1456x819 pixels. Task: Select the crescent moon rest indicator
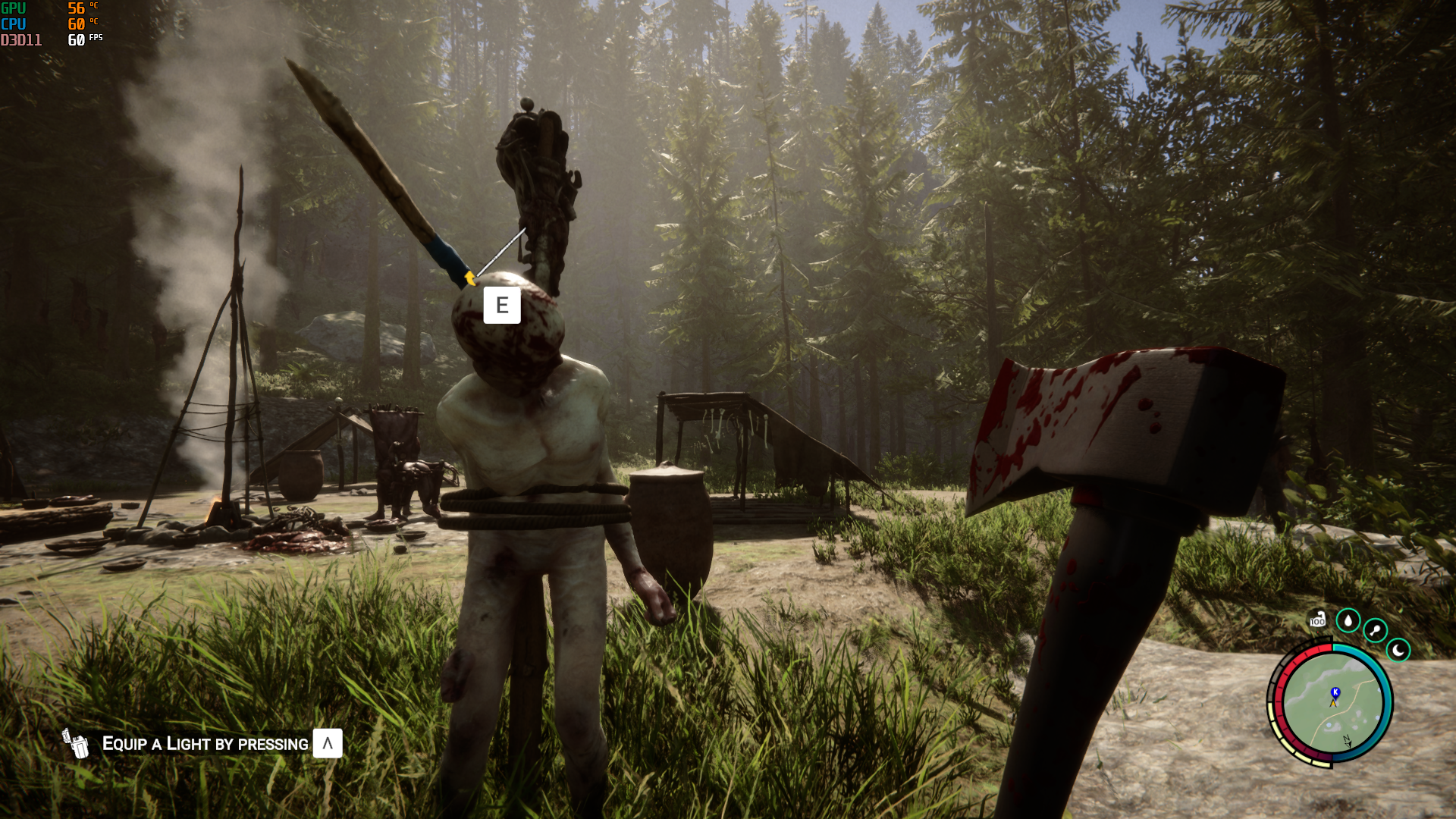click(x=1398, y=651)
